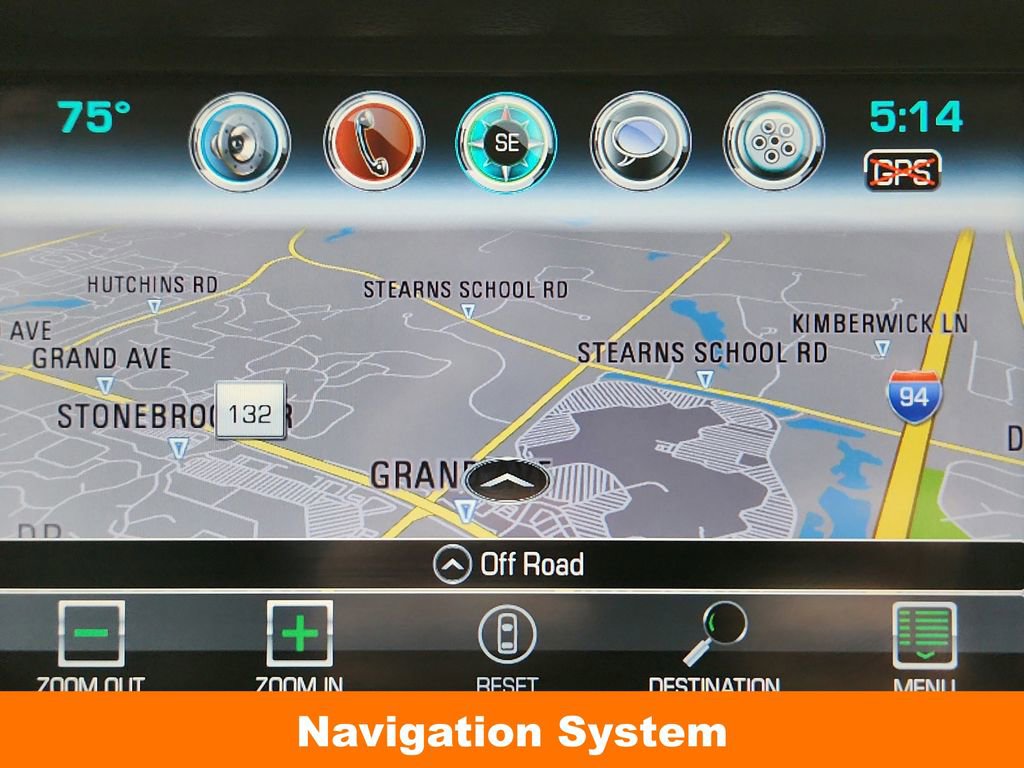The height and width of the screenshot is (768, 1024).
Task: Select the crossed-out GPS status indicator
Action: tap(902, 171)
